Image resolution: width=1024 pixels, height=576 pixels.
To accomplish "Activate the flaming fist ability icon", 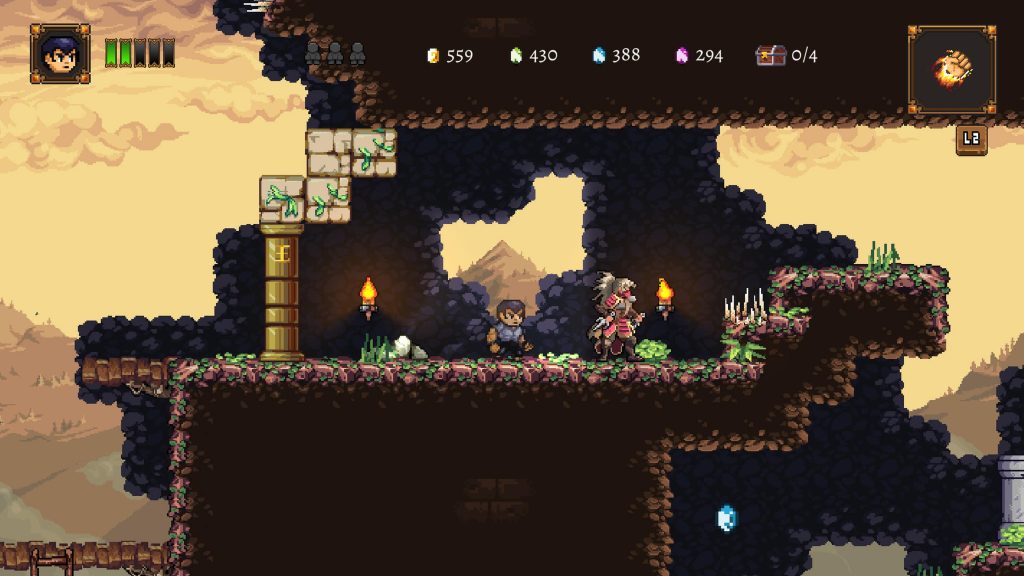I will click(x=951, y=69).
